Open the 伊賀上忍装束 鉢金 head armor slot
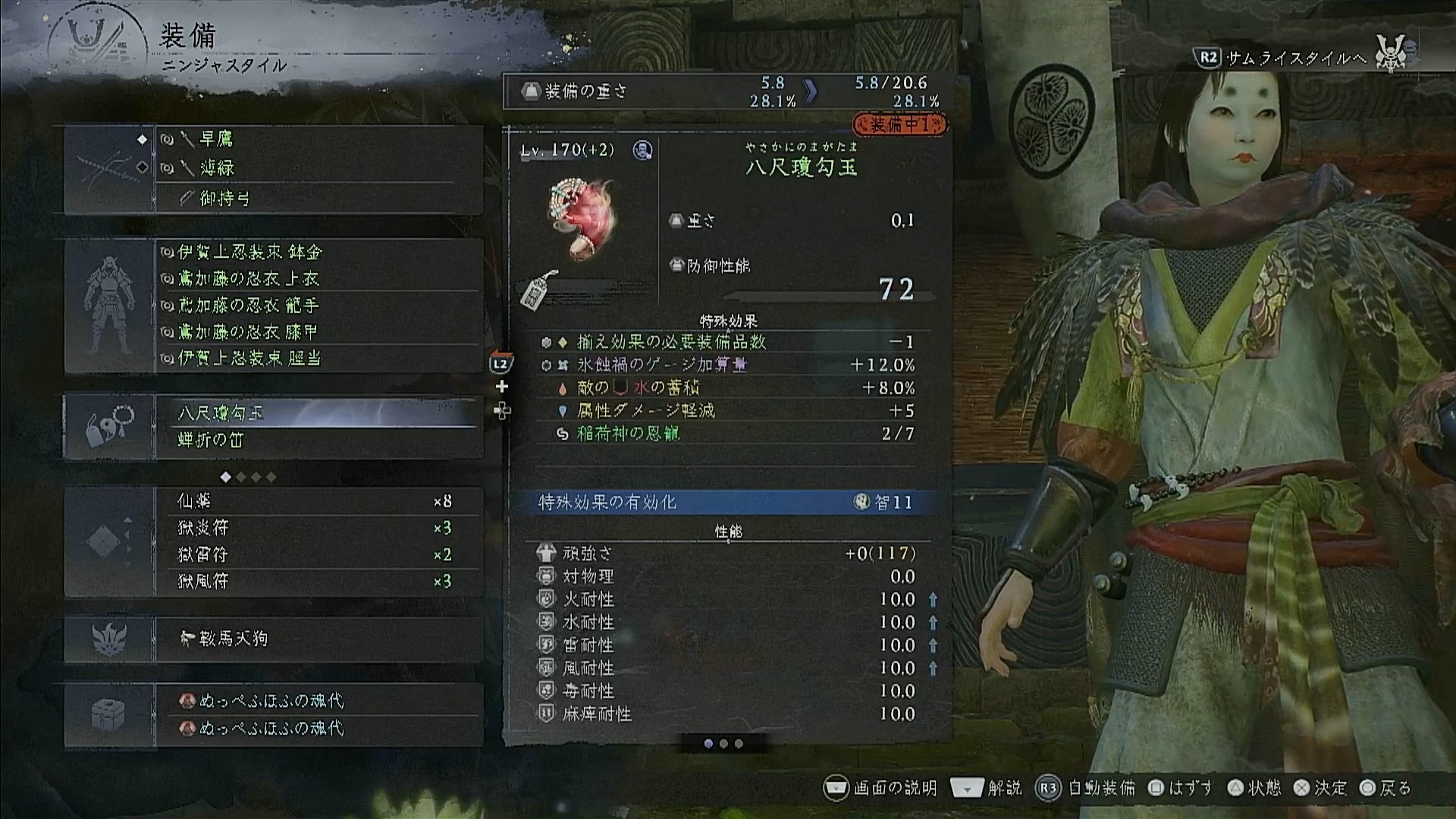Viewport: 1456px width, 819px height. click(318, 252)
